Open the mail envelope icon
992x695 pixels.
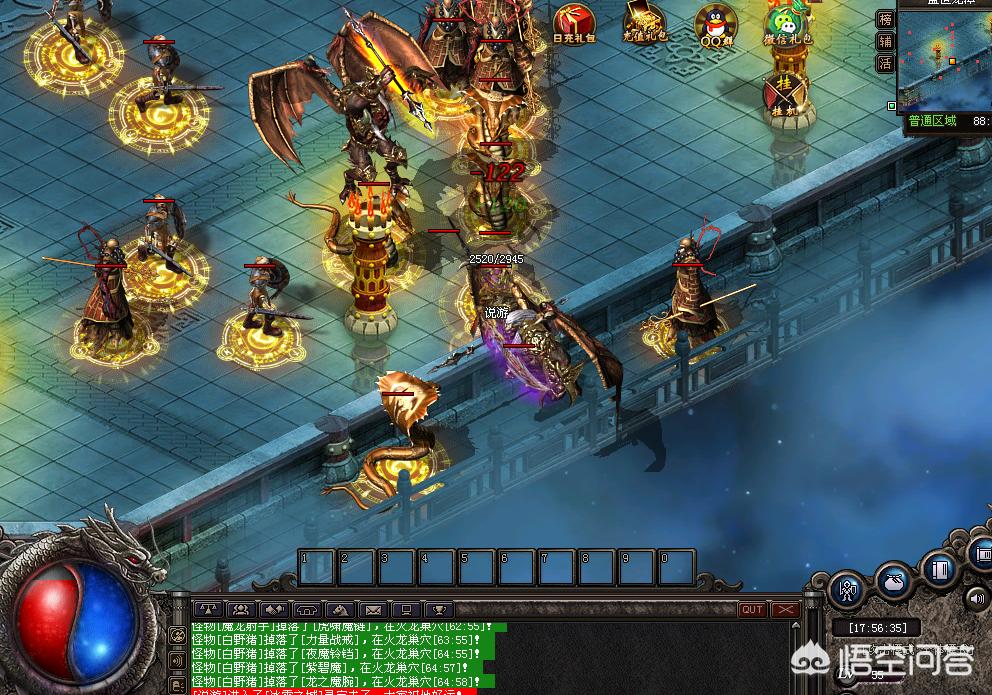click(x=372, y=609)
